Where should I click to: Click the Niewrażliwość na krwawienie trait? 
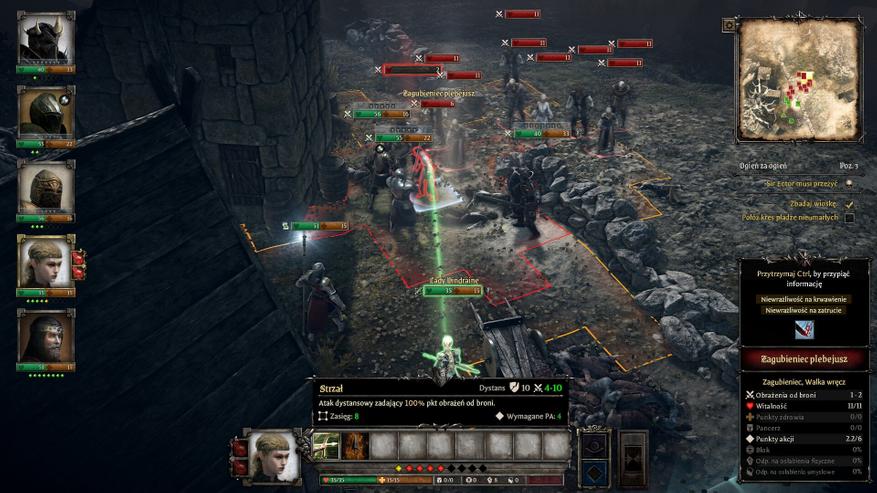[x=804, y=298]
